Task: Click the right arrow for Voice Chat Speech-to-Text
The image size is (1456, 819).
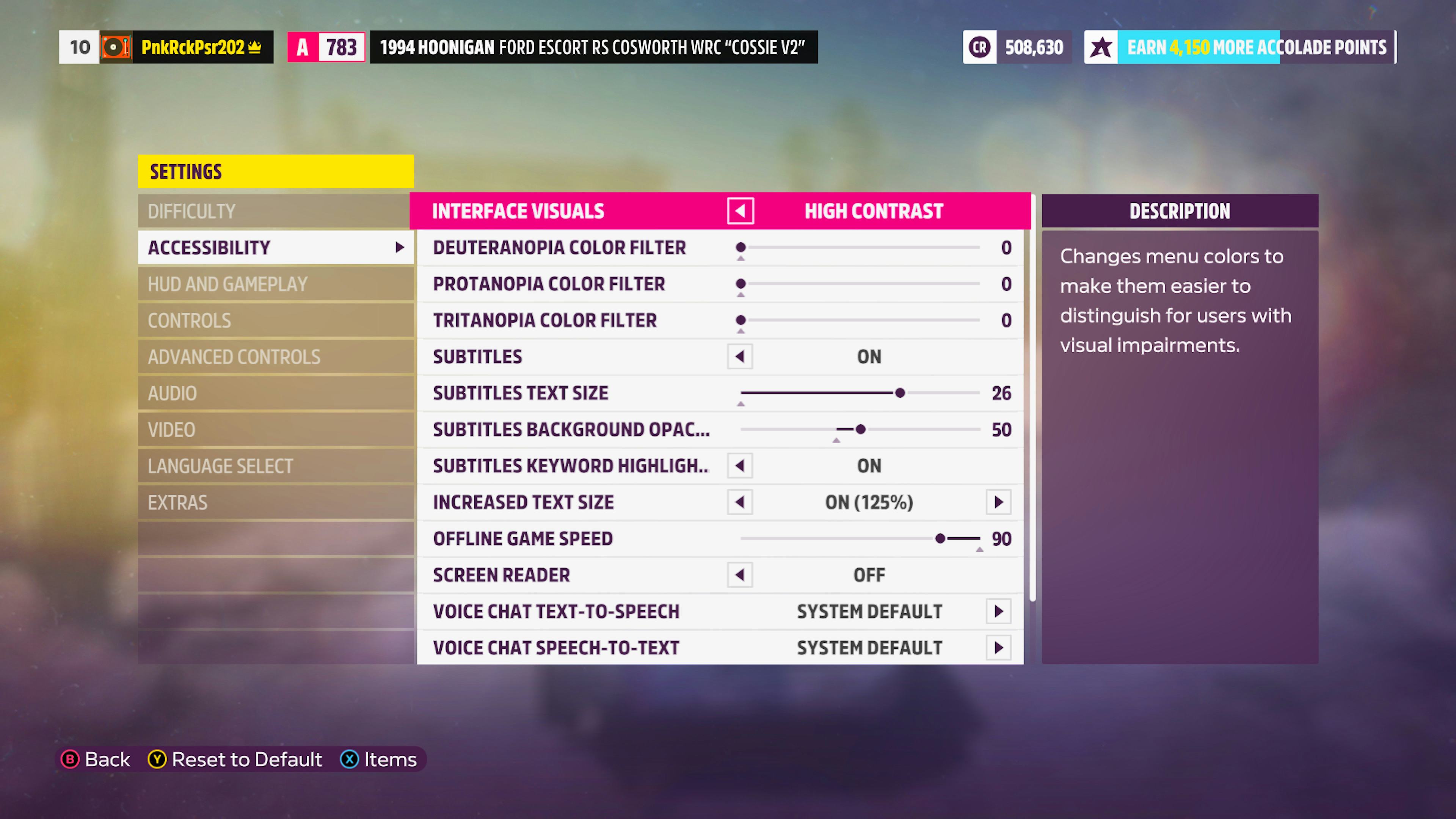Action: 999,648
